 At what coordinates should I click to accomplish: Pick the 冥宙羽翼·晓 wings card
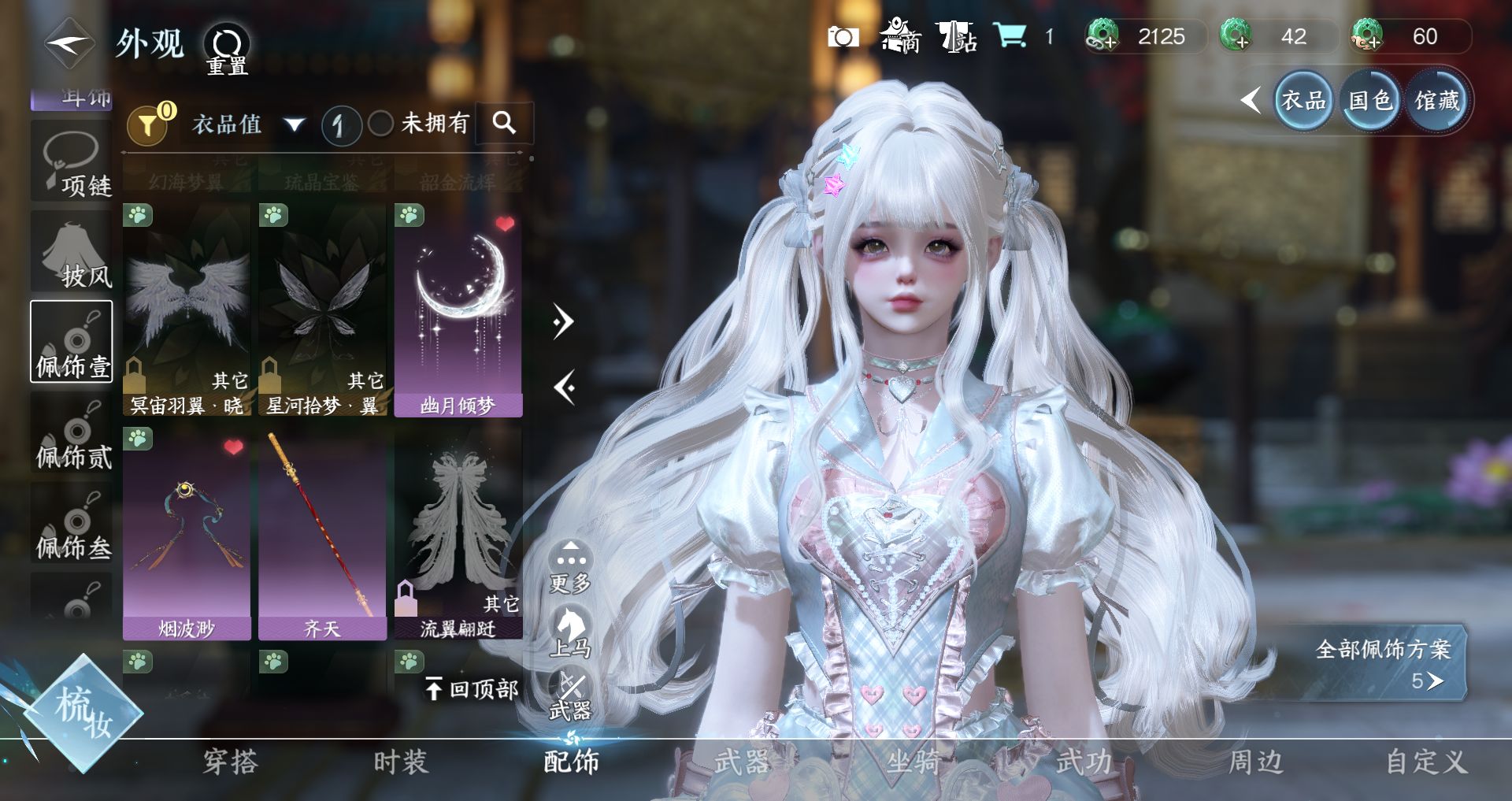pos(187,311)
